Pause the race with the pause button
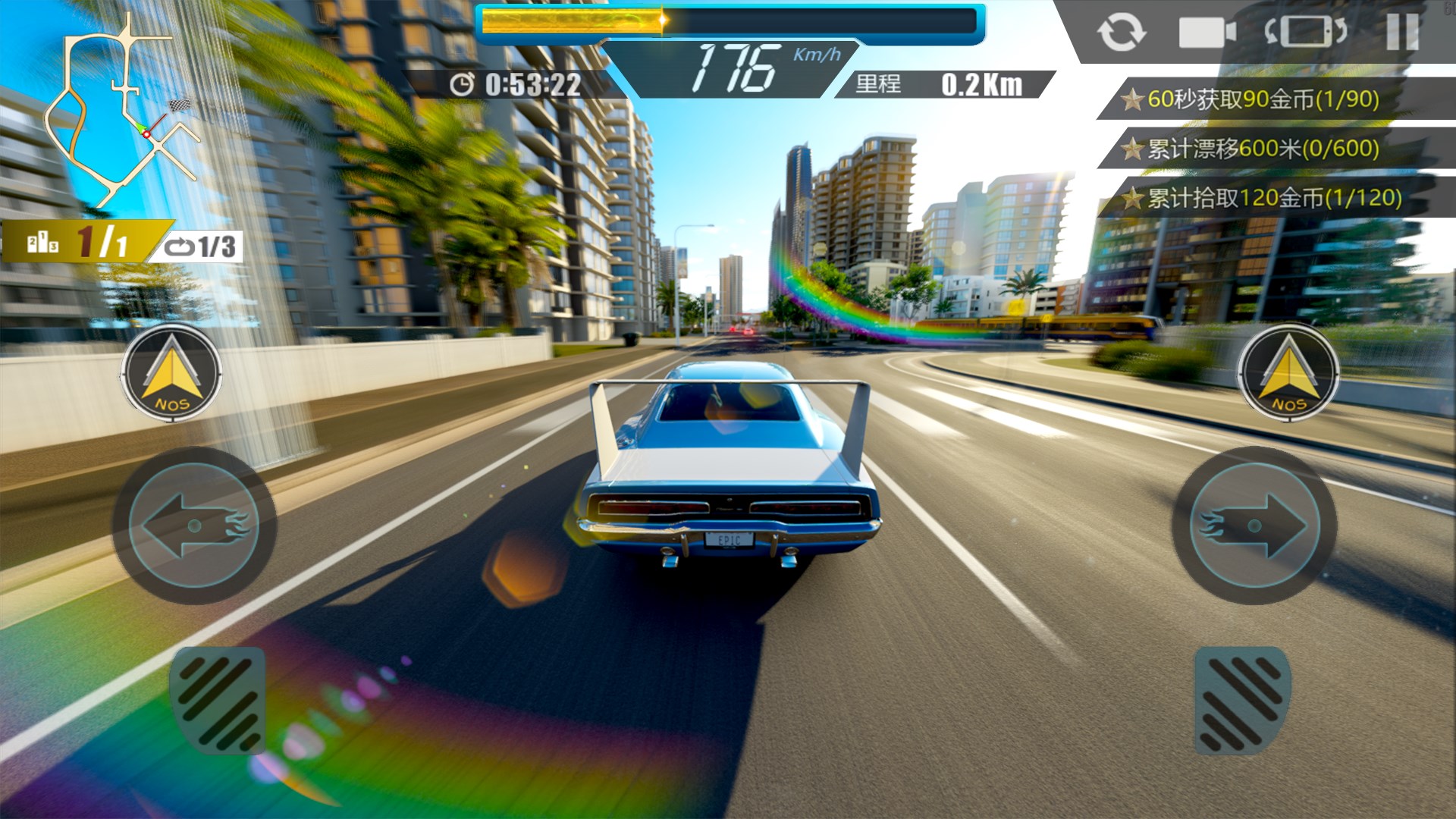 click(1402, 33)
